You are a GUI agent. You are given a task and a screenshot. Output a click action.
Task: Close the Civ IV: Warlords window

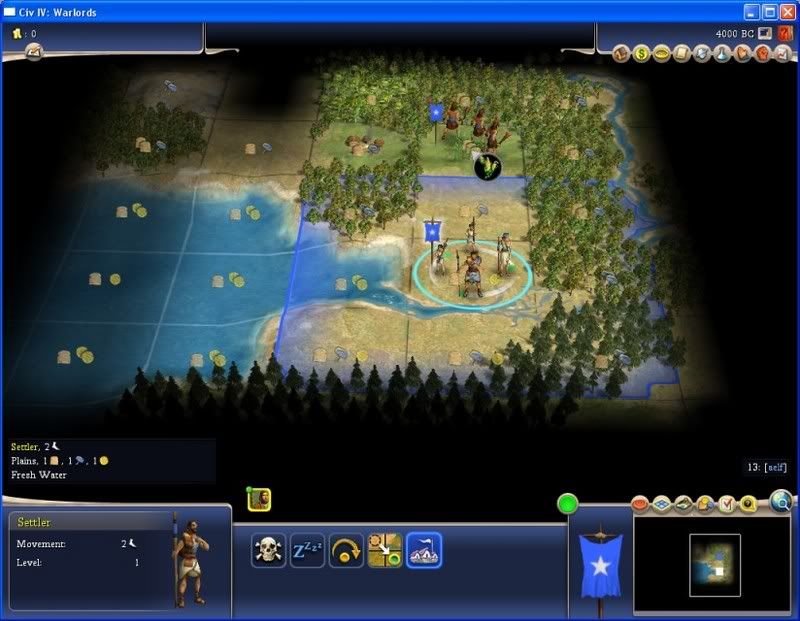(787, 11)
